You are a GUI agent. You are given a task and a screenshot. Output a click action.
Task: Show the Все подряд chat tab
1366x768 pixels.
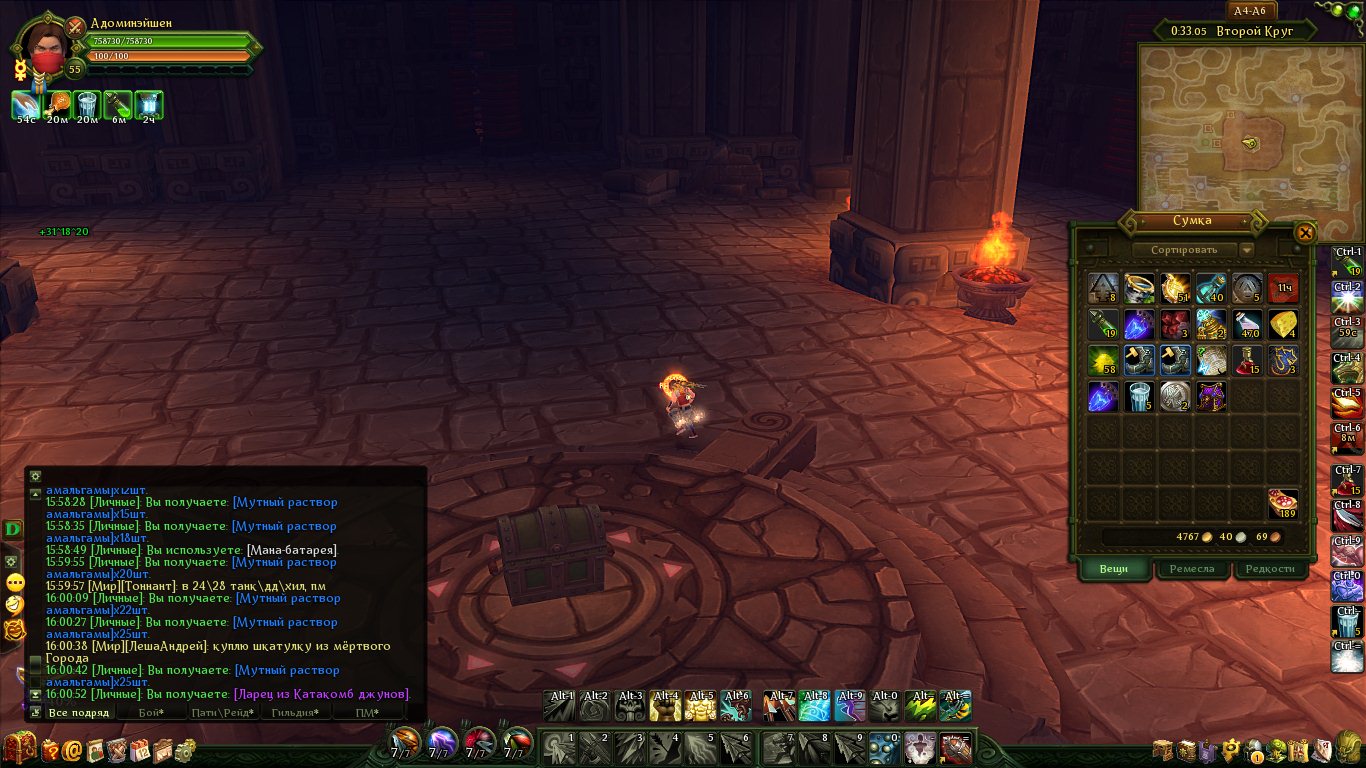pyautogui.click(x=78, y=713)
